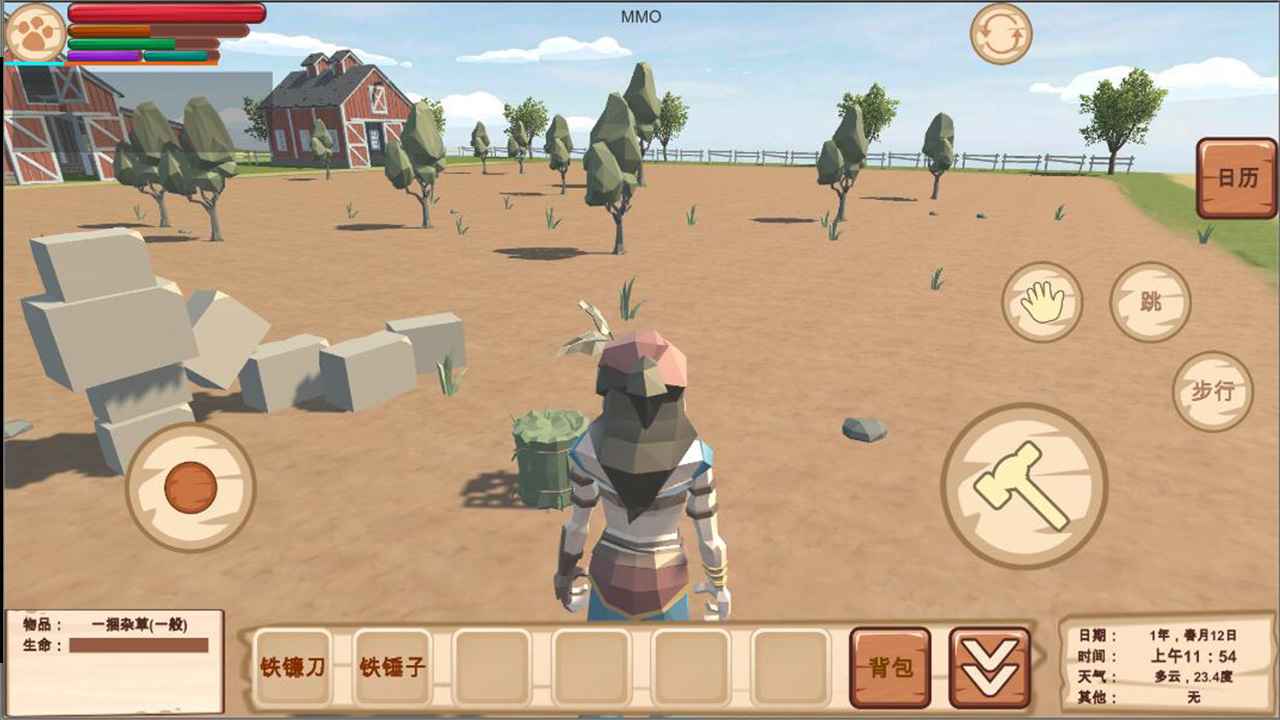Open the 日历 calendar button
Viewport: 1280px width, 720px height.
(1236, 178)
